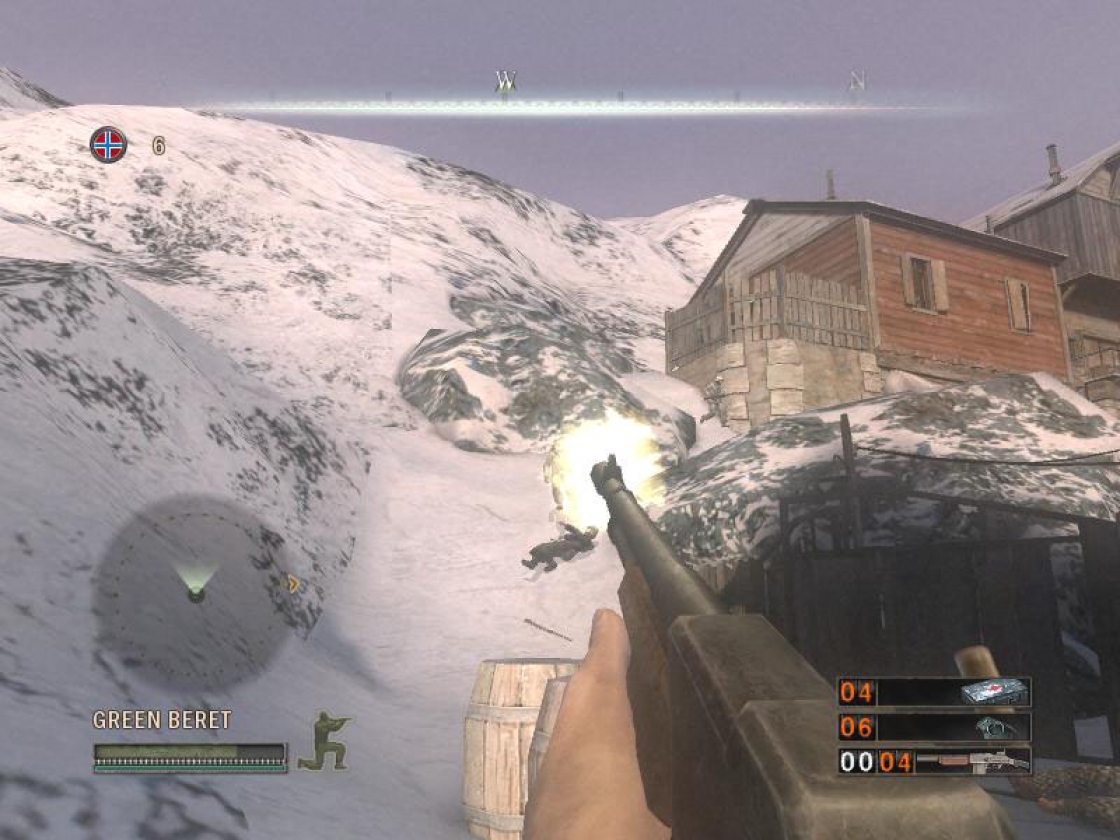Click the yellow arrow marker on the radar
The image size is (1120, 840).
(293, 583)
